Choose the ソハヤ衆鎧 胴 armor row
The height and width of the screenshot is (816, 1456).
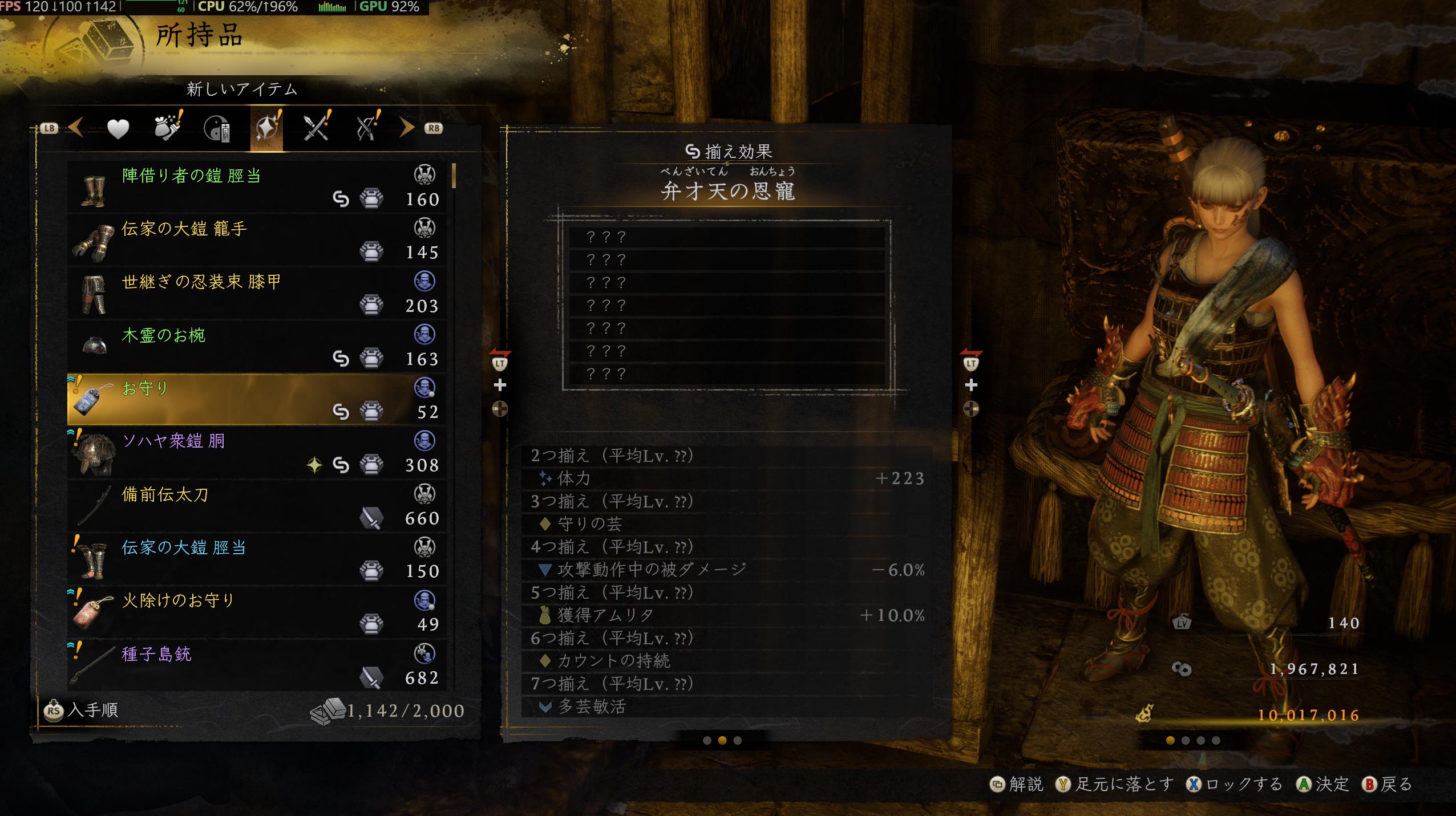click(x=257, y=452)
